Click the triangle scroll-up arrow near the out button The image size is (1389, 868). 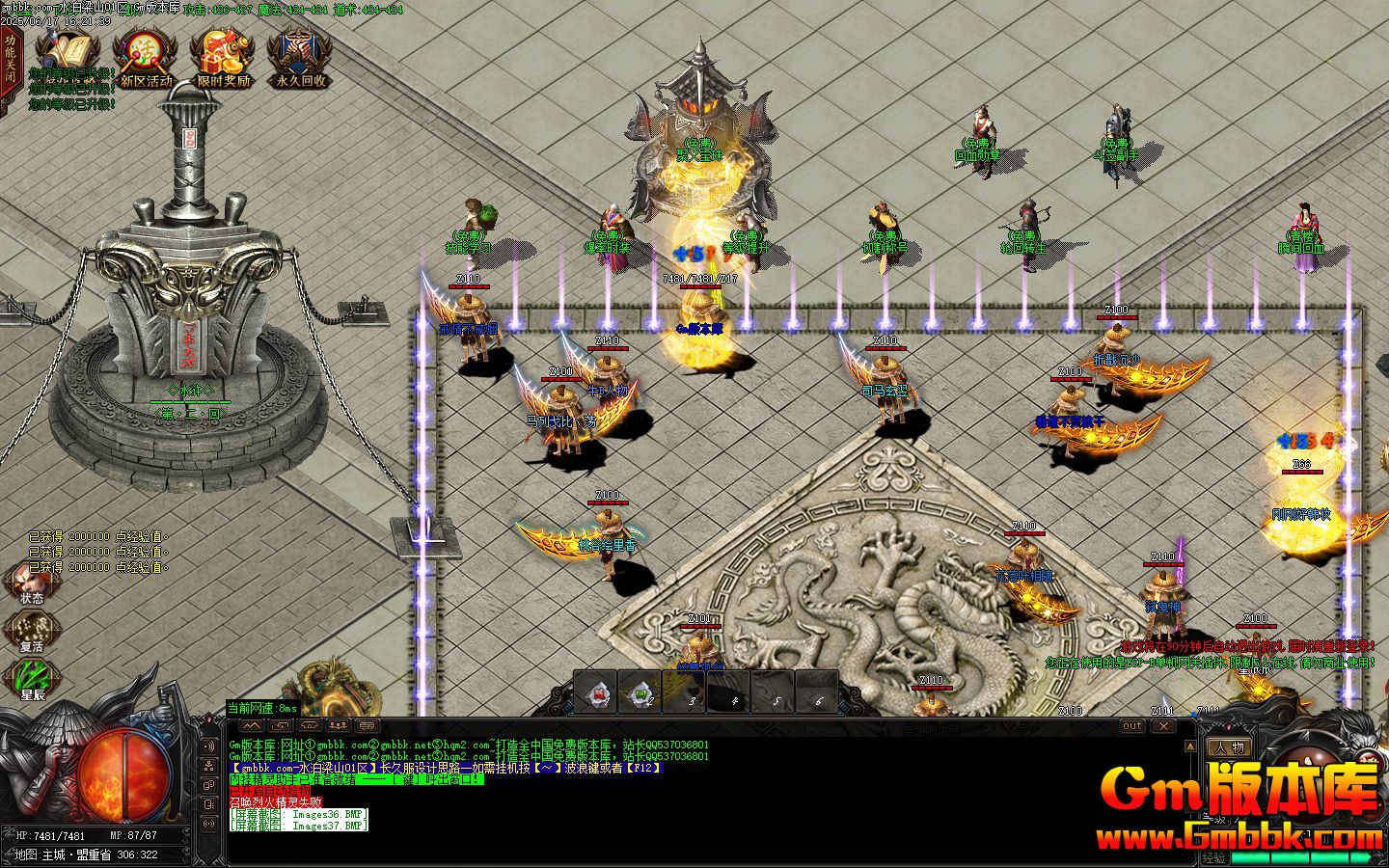point(1190,745)
